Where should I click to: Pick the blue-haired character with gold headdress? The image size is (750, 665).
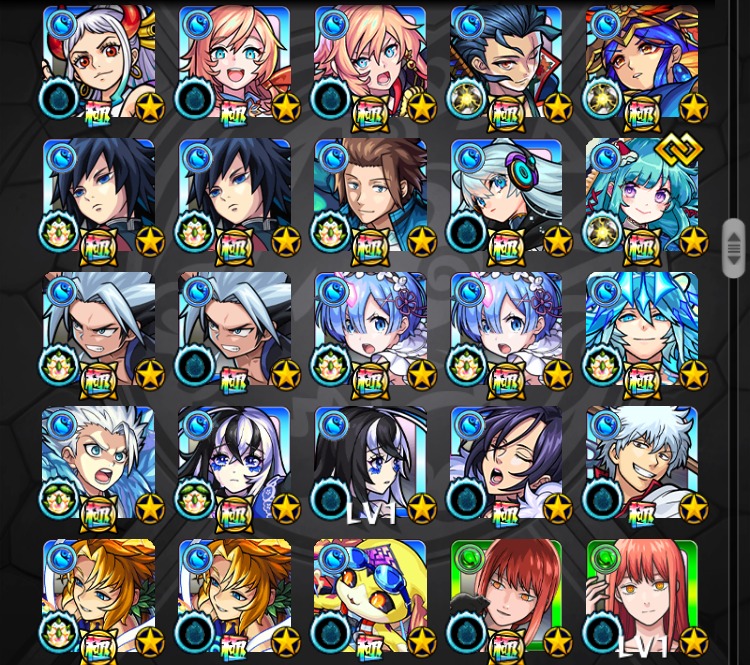(x=642, y=62)
